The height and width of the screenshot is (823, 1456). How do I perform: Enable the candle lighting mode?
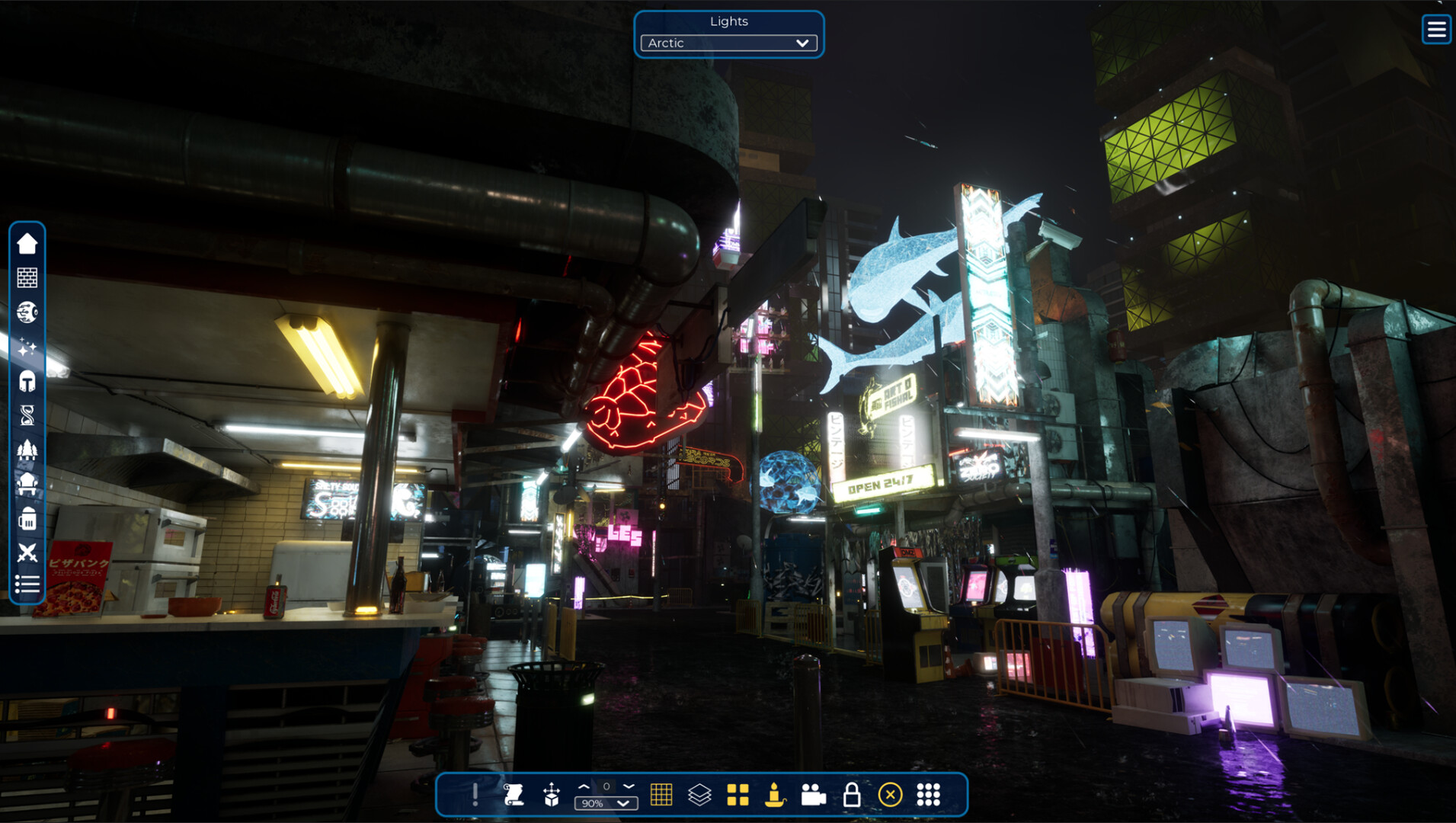point(775,795)
